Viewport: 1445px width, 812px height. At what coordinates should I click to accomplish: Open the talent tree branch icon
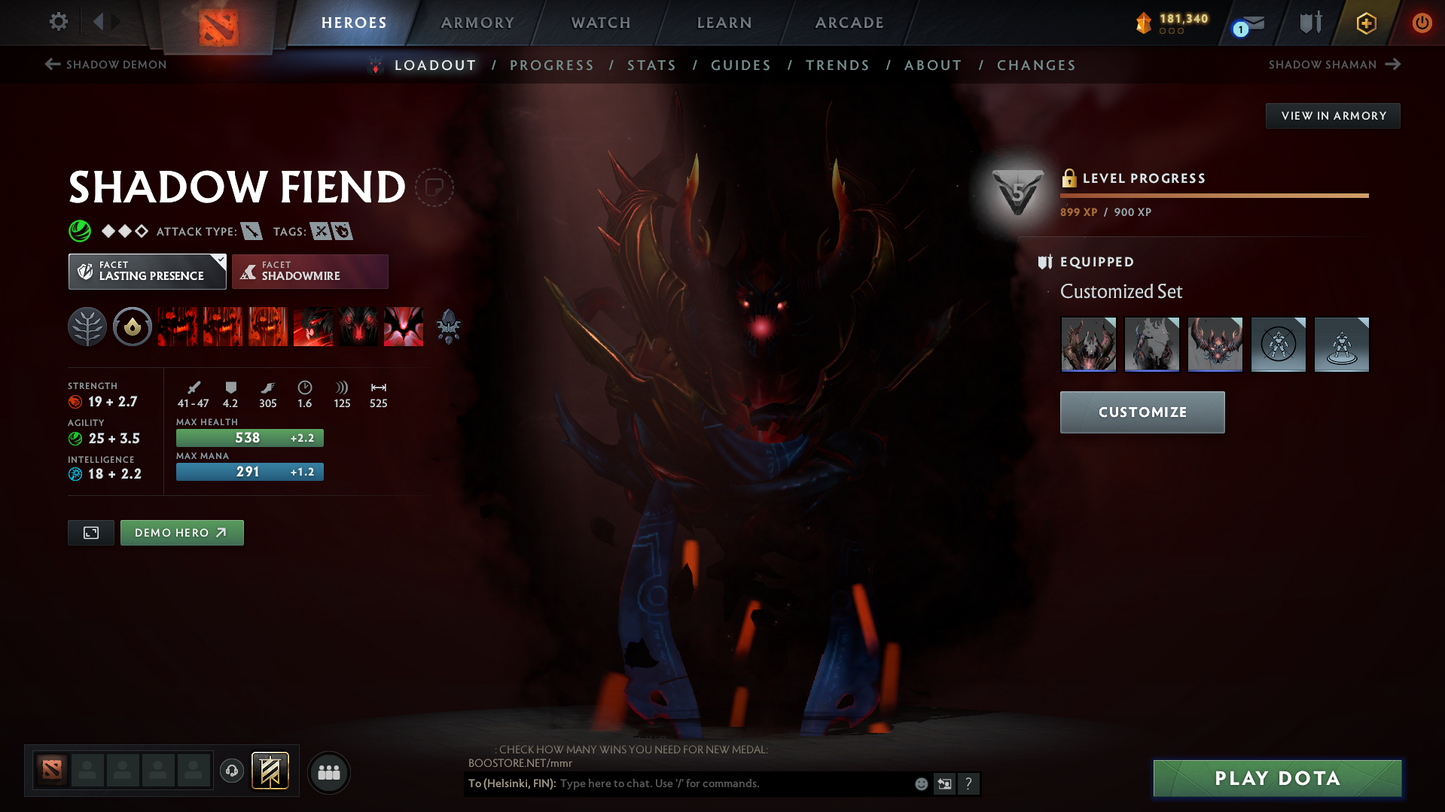pyautogui.click(x=87, y=326)
